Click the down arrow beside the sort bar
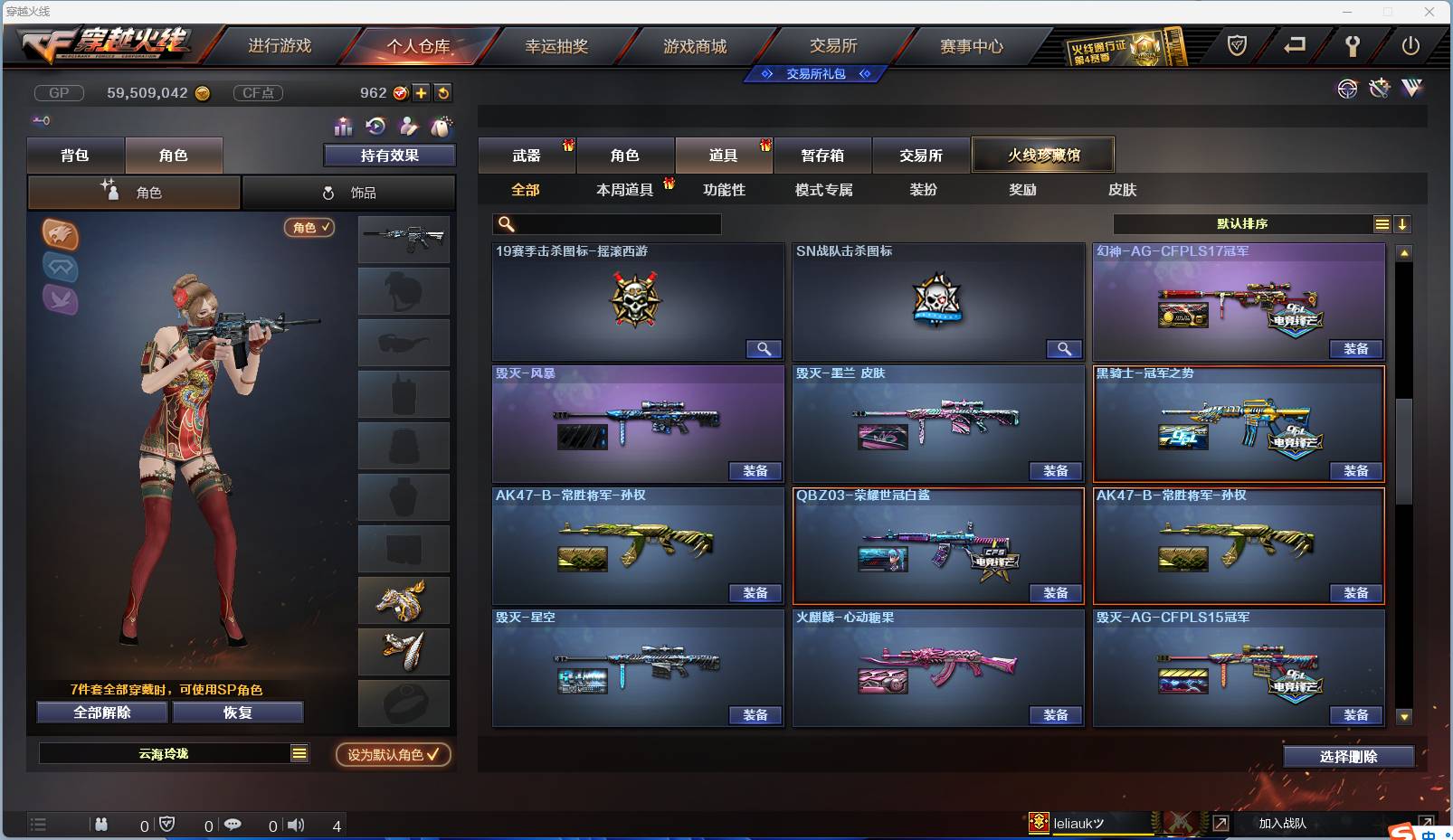 pyautogui.click(x=1403, y=223)
